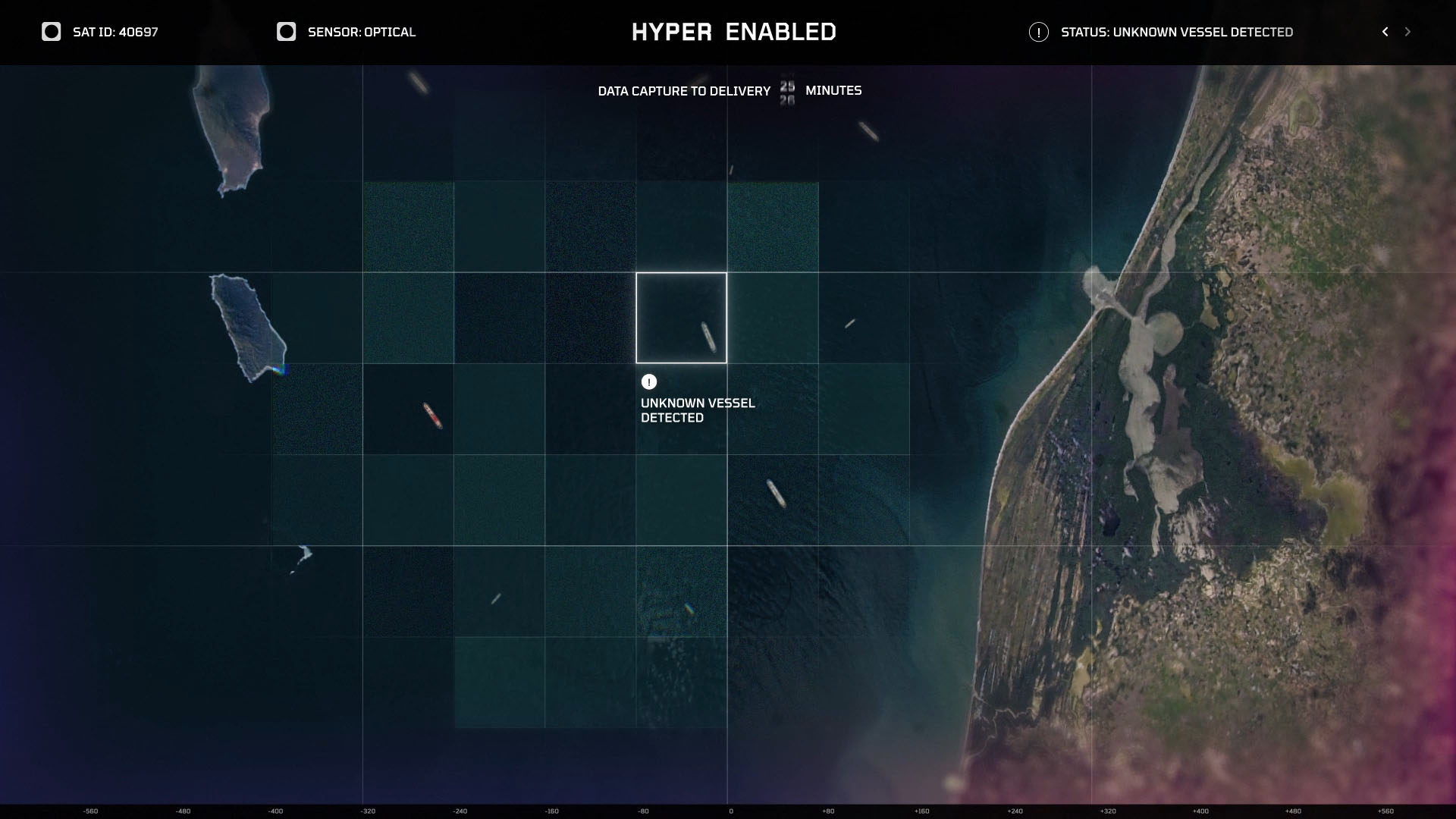Toggle the SAT ID 40697 indicator
This screenshot has height=819, width=1456.
tap(52, 32)
